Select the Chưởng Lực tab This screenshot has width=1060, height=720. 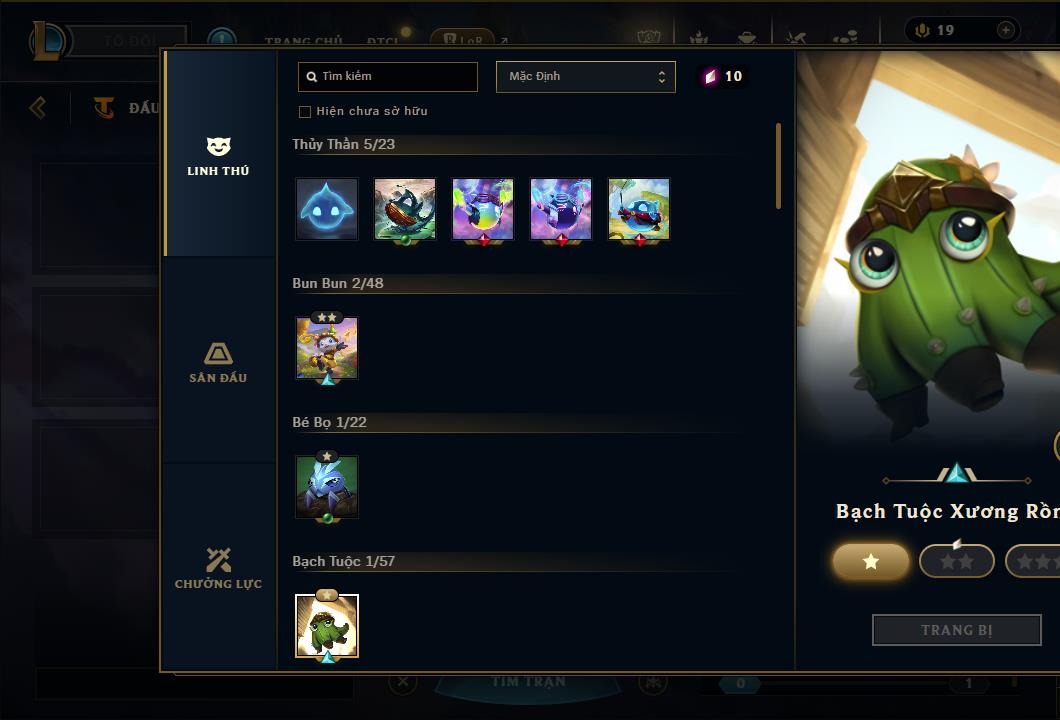point(218,568)
